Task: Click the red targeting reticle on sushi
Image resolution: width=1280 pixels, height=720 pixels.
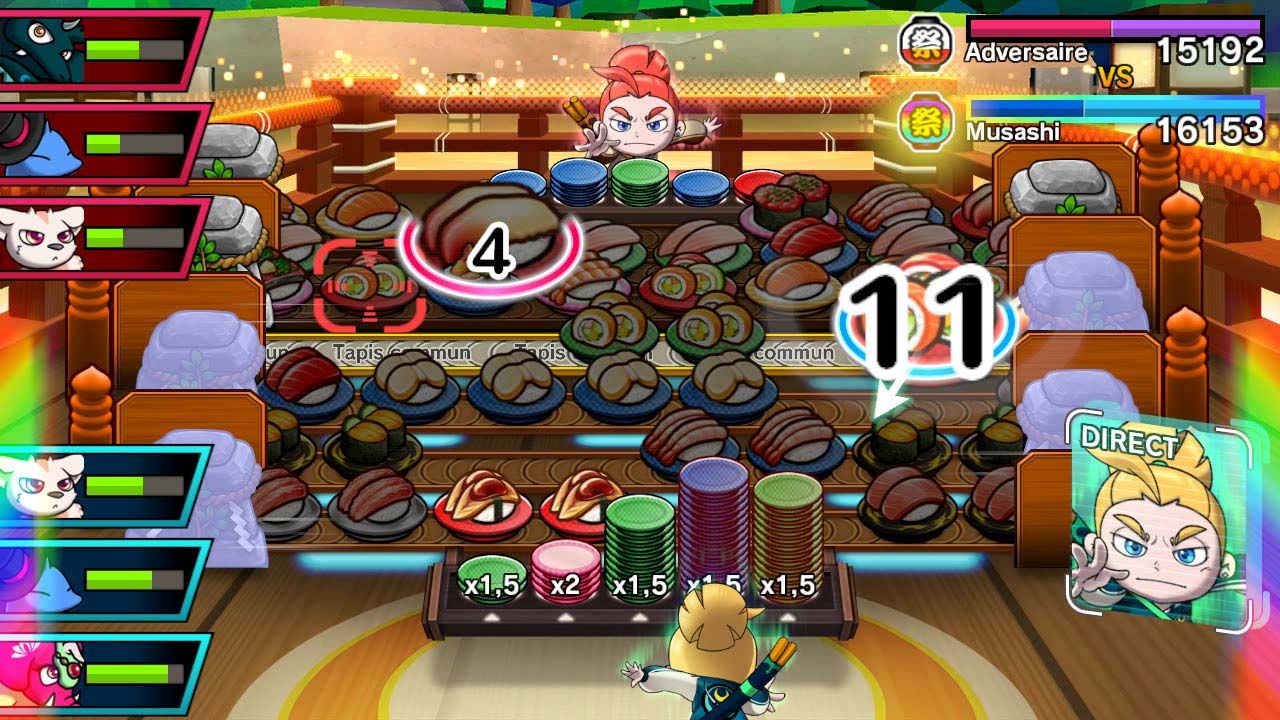Action: [370, 283]
